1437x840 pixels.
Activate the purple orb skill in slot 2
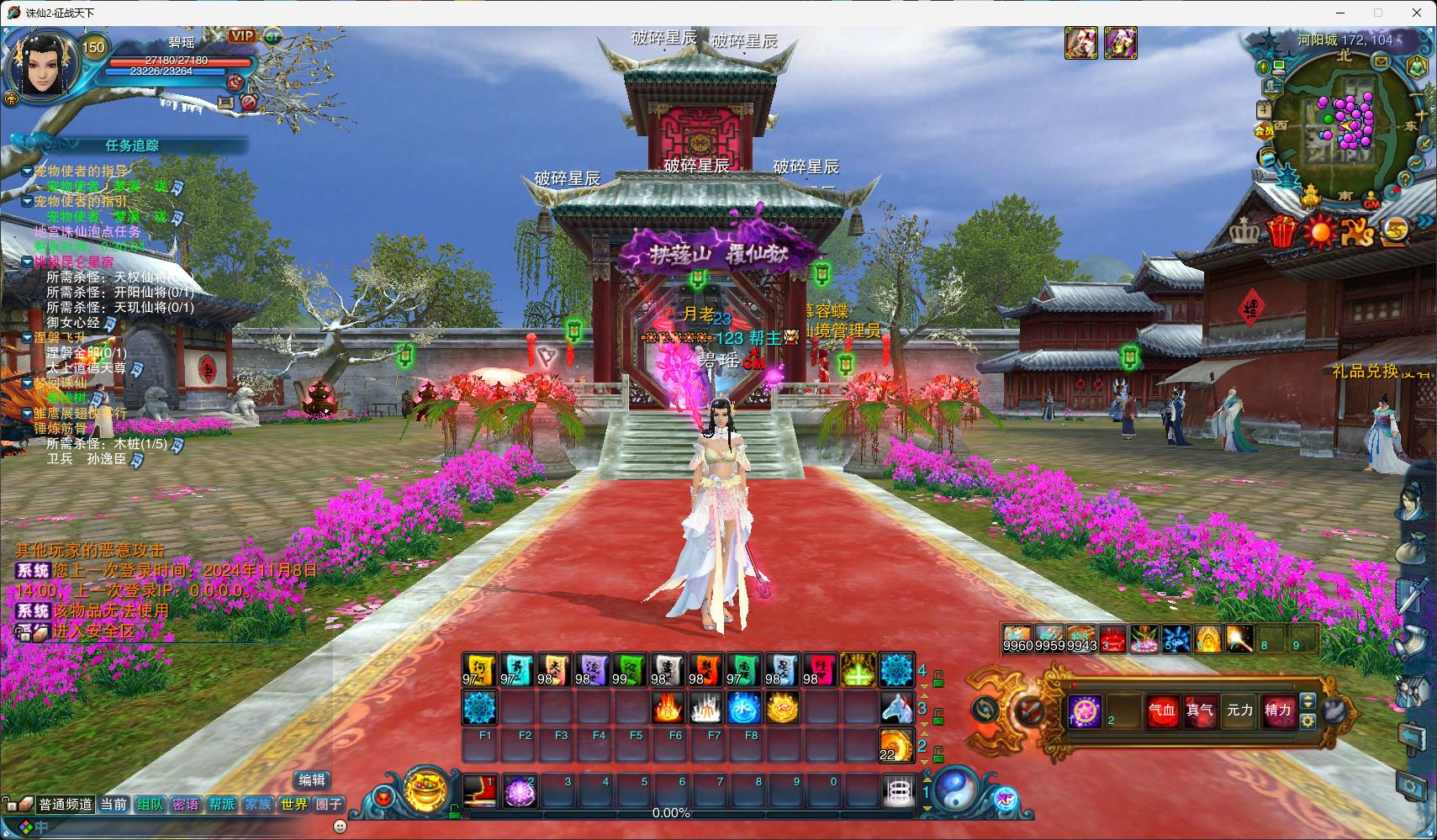(x=520, y=792)
